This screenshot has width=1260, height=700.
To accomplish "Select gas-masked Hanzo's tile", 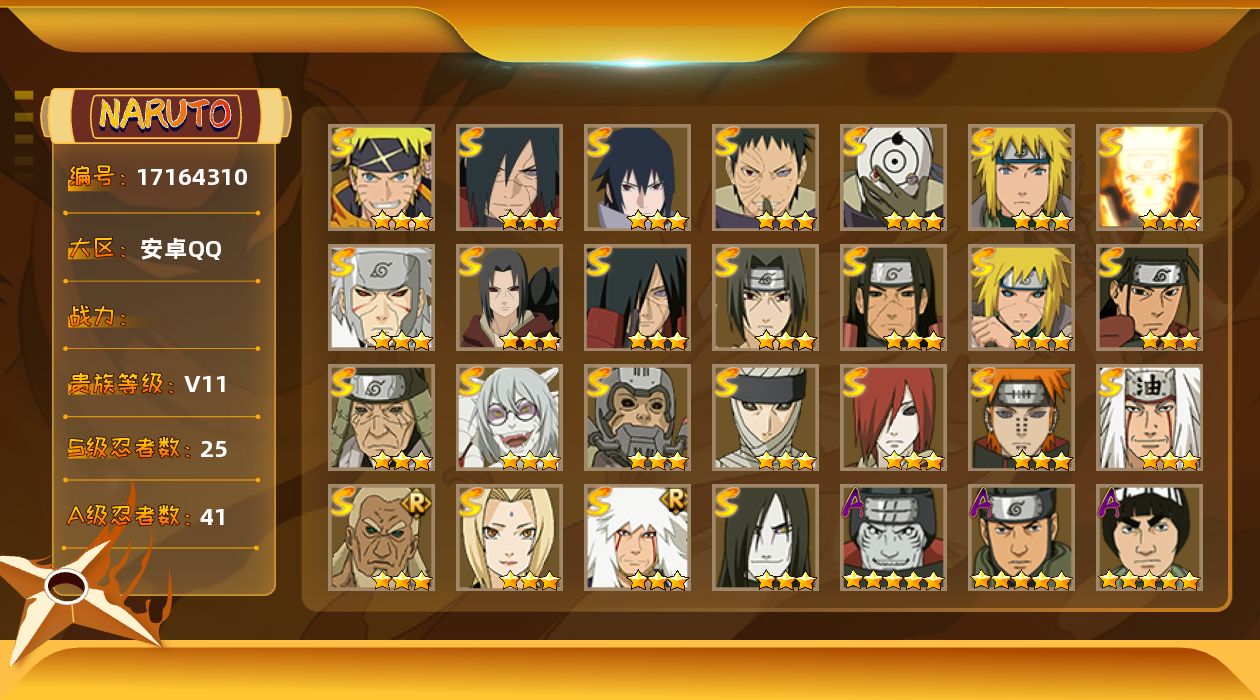I will coord(637,417).
